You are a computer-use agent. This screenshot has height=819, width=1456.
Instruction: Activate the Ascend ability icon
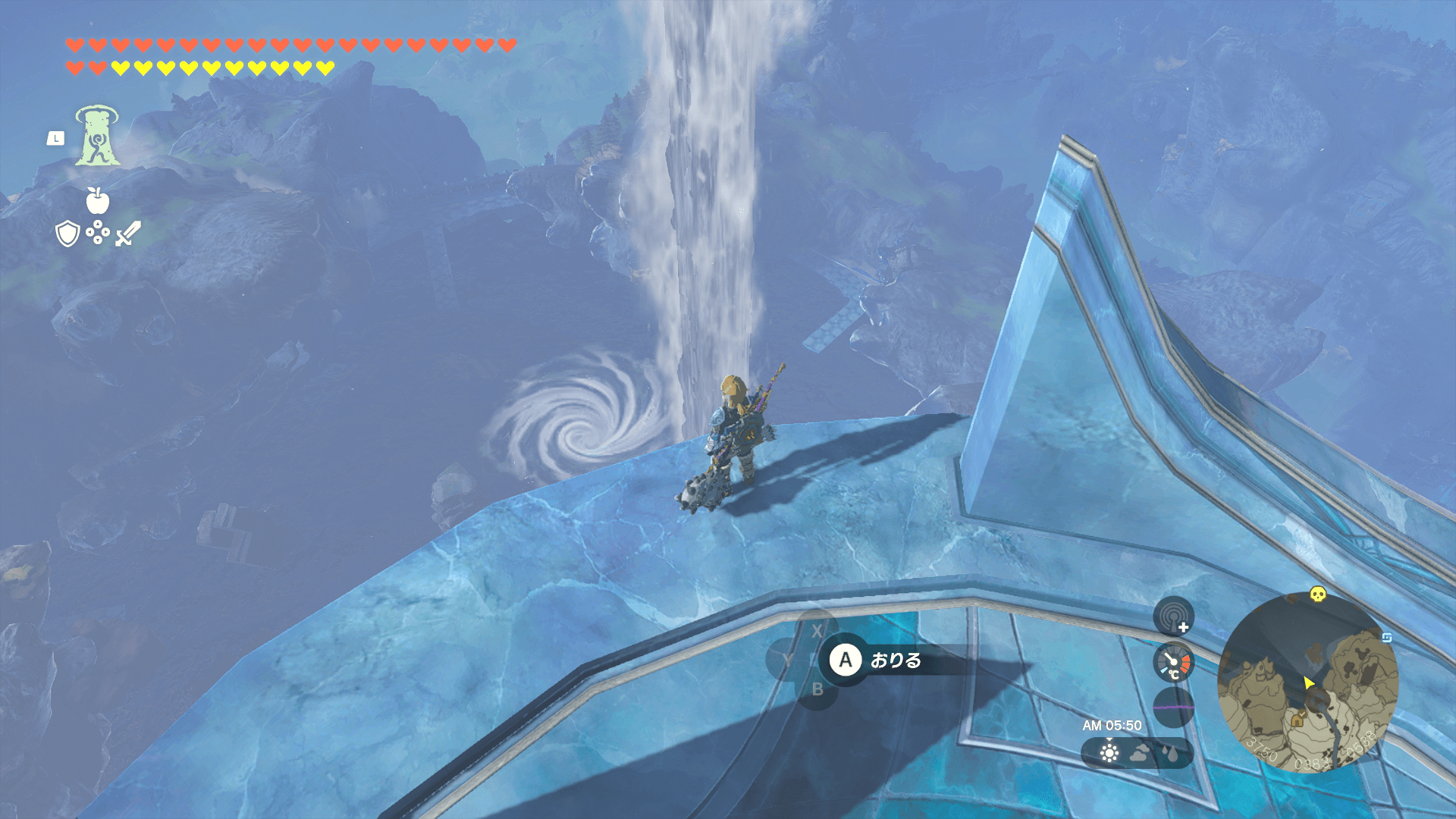click(x=97, y=136)
